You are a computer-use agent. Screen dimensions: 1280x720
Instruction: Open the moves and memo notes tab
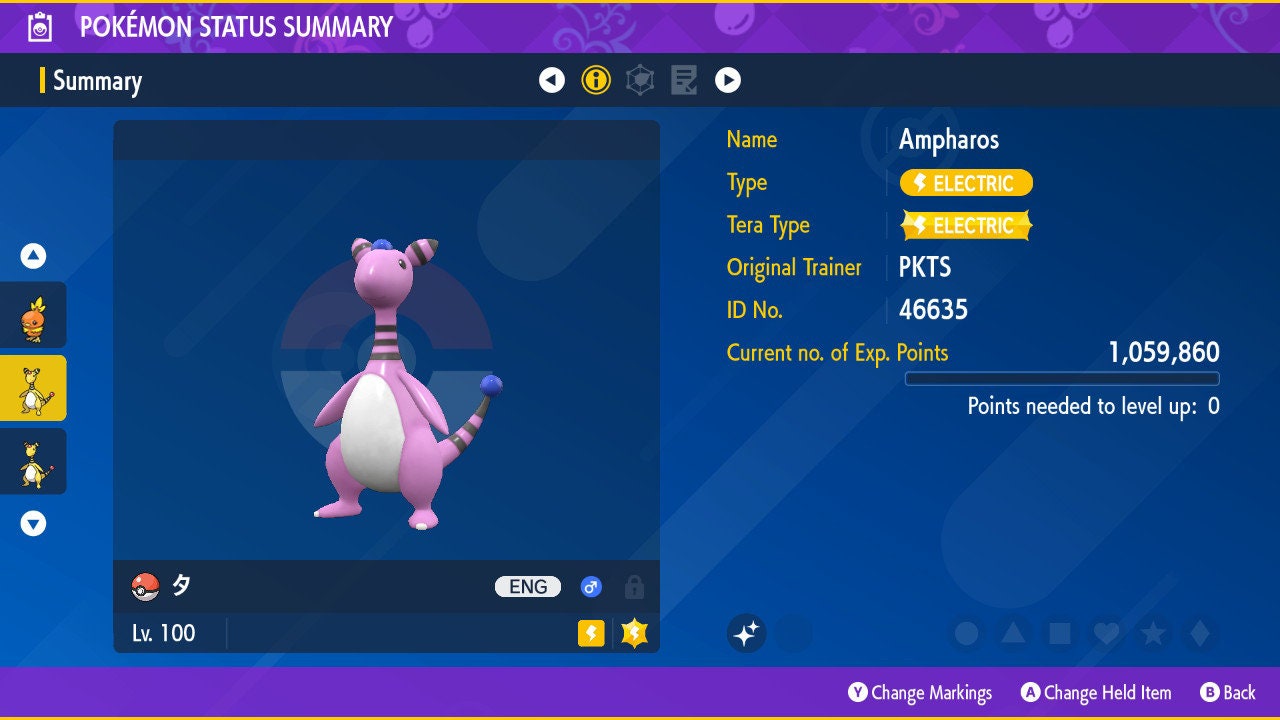pyautogui.click(x=684, y=80)
